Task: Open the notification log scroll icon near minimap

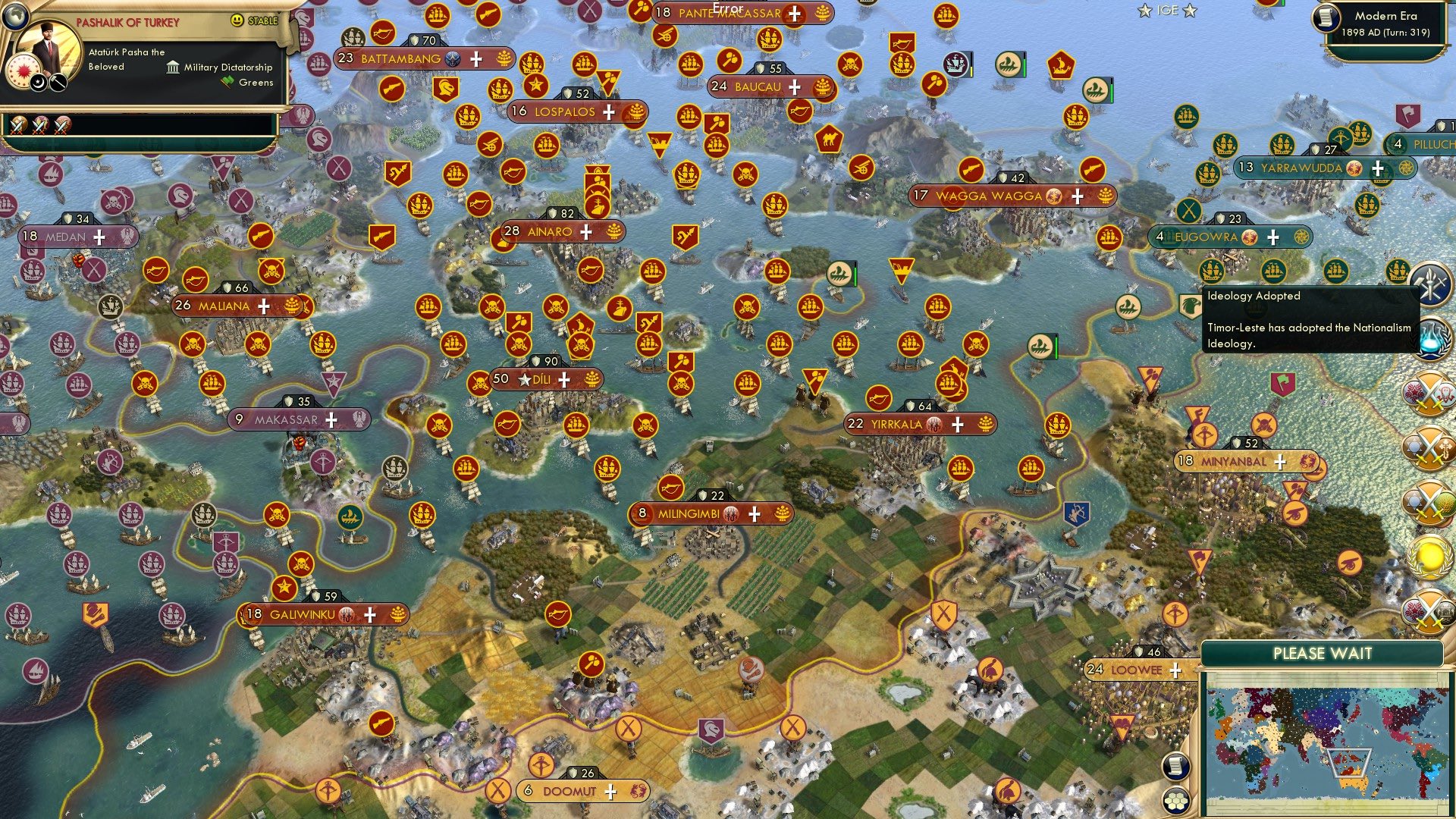Action: pyautogui.click(x=1175, y=764)
